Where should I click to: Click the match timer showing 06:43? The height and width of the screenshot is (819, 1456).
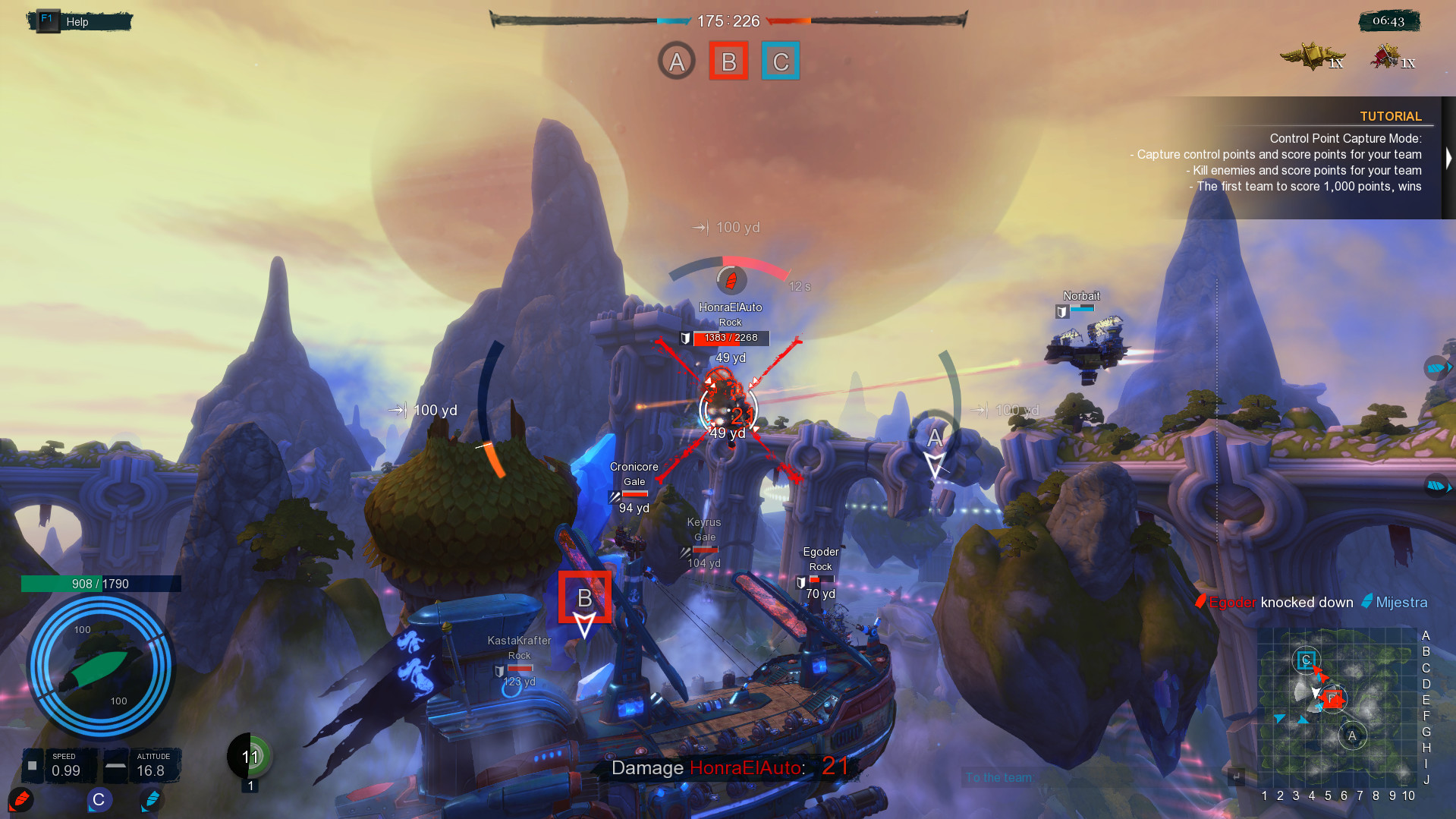(x=1390, y=21)
